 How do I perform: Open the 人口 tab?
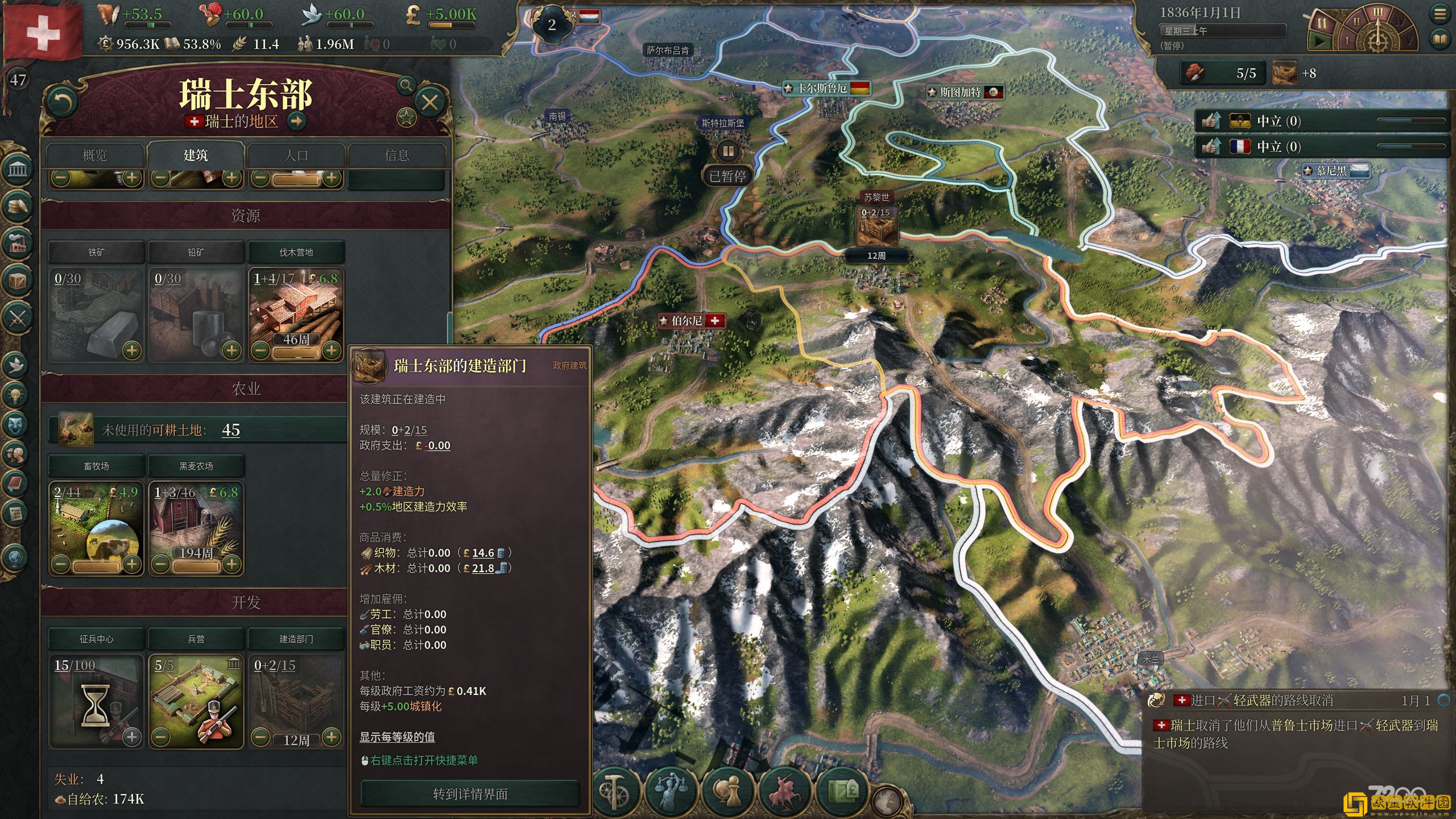click(296, 155)
